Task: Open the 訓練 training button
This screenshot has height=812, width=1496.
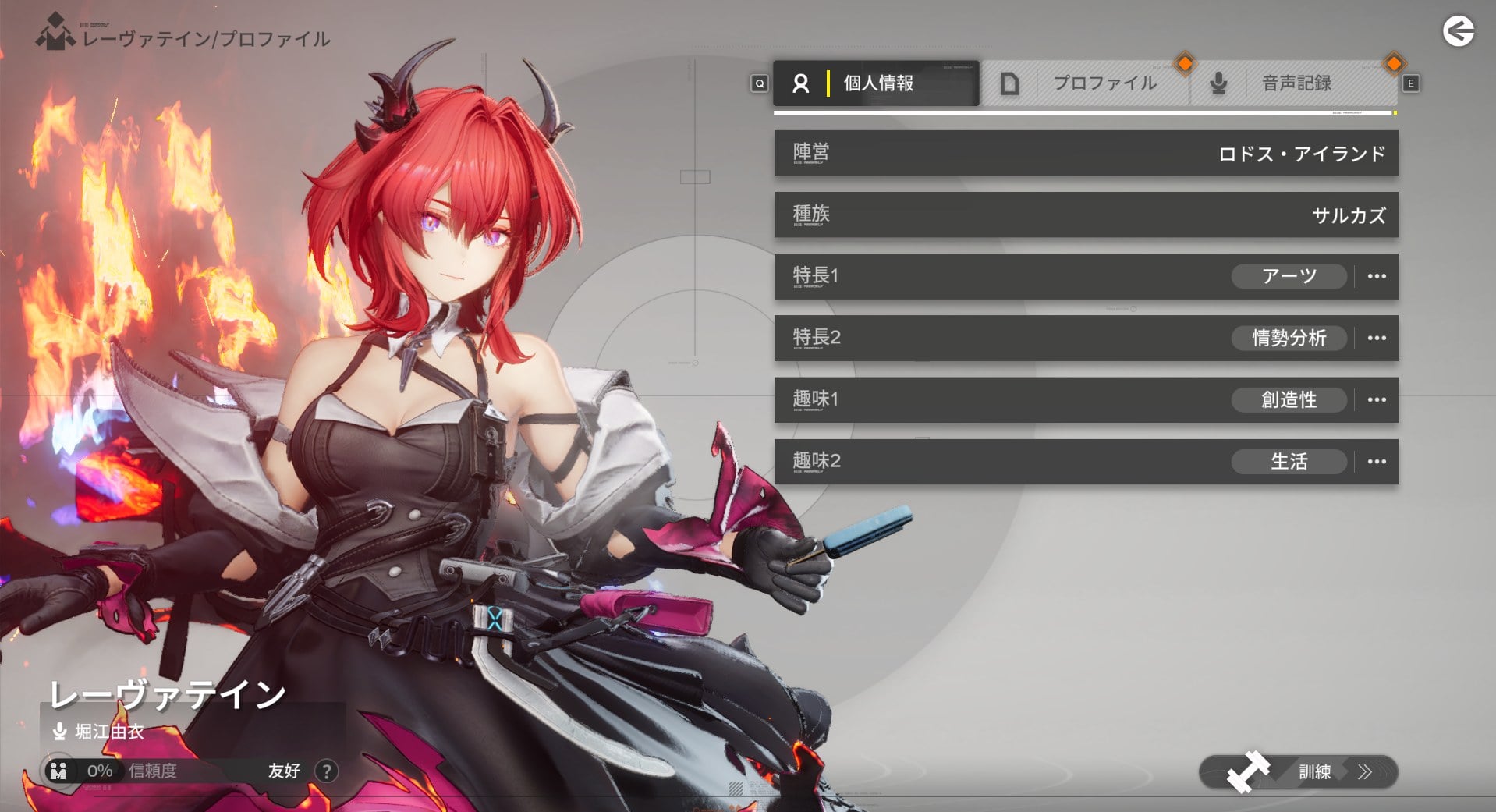Action: tap(1298, 772)
